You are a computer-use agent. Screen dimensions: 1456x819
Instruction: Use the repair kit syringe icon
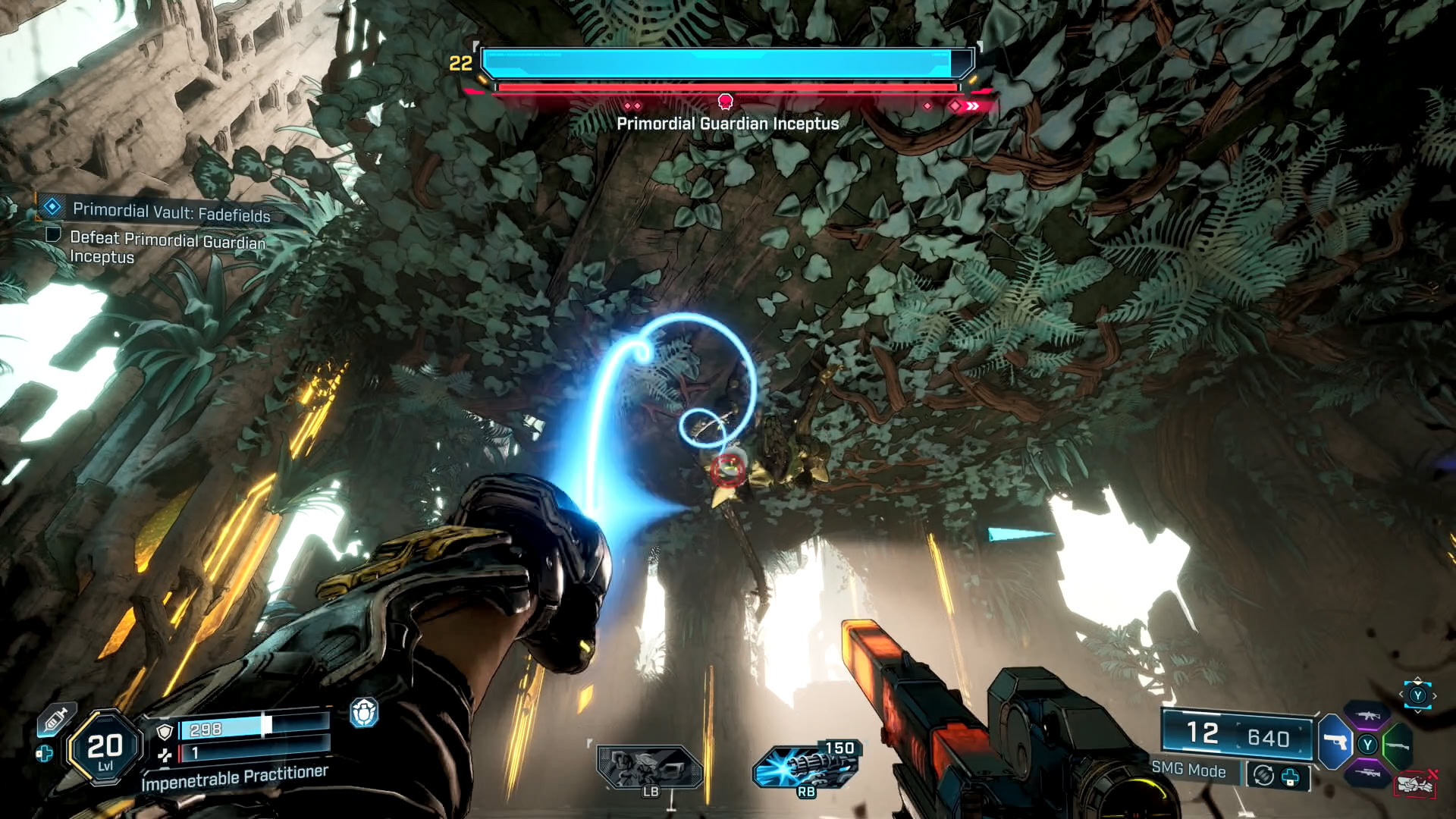click(x=55, y=720)
